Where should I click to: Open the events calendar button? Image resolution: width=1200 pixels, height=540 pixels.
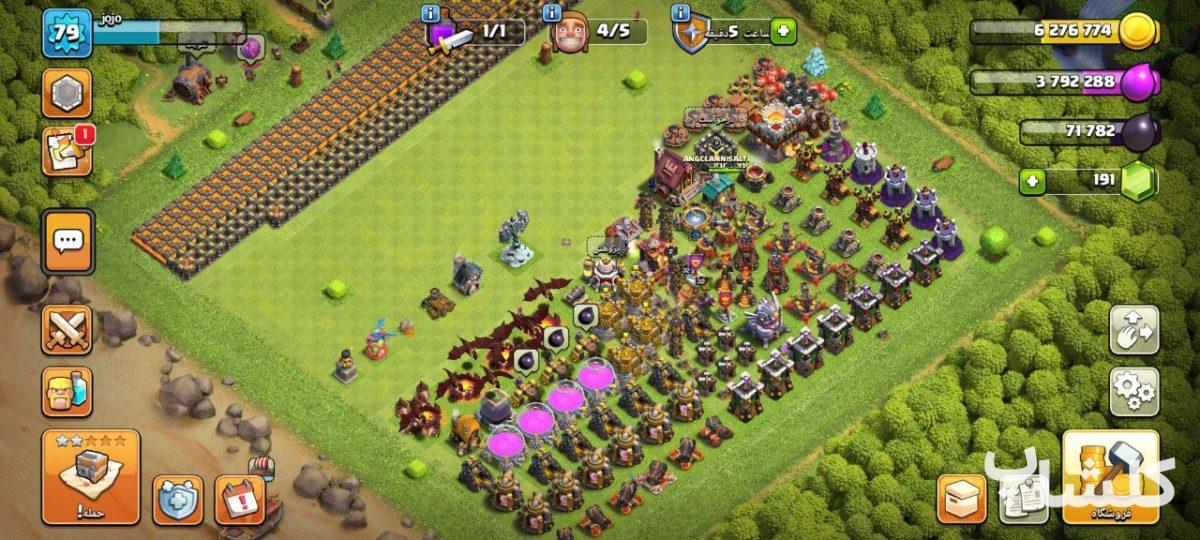[240, 499]
